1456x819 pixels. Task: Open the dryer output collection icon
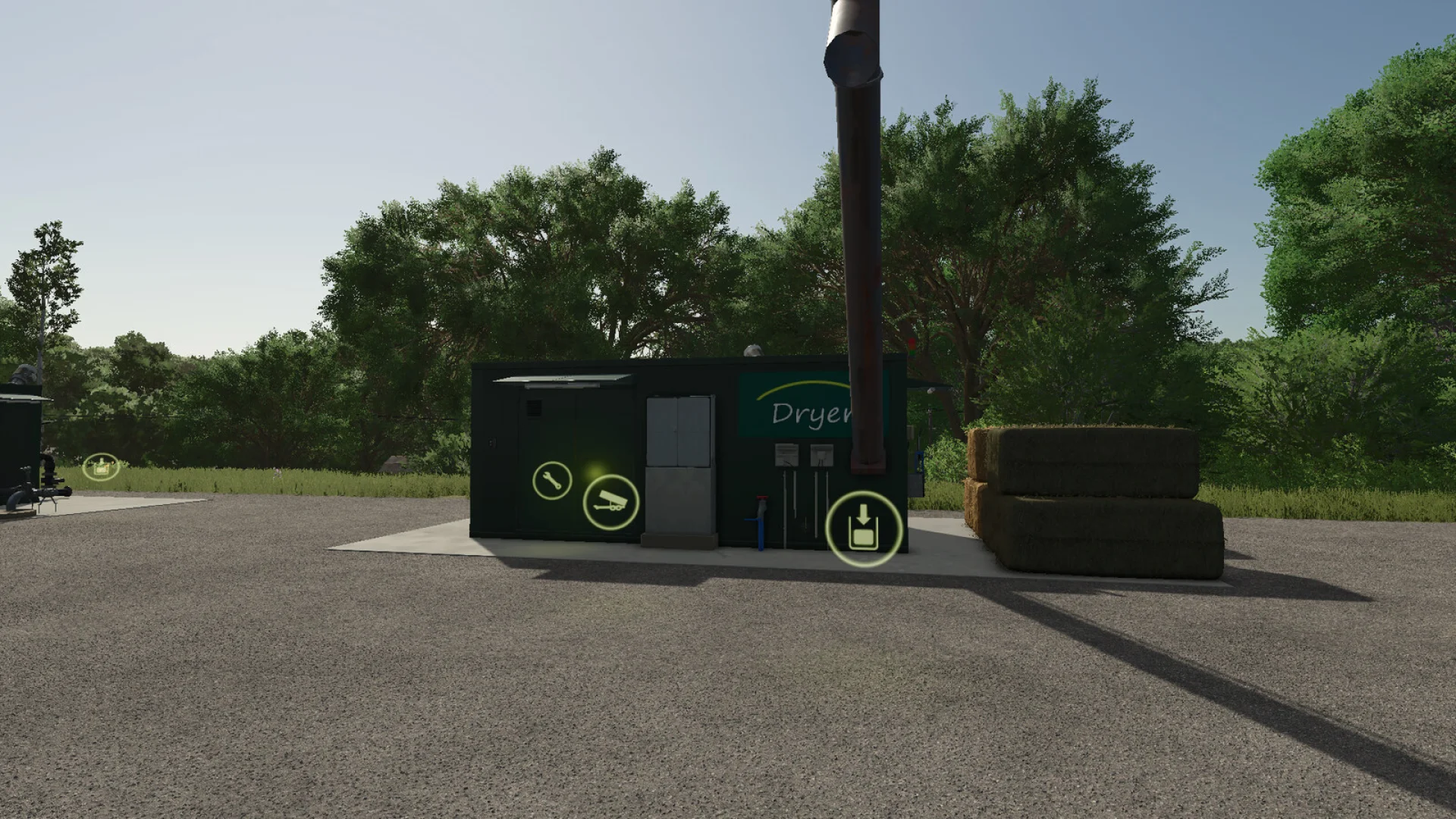pyautogui.click(x=864, y=529)
